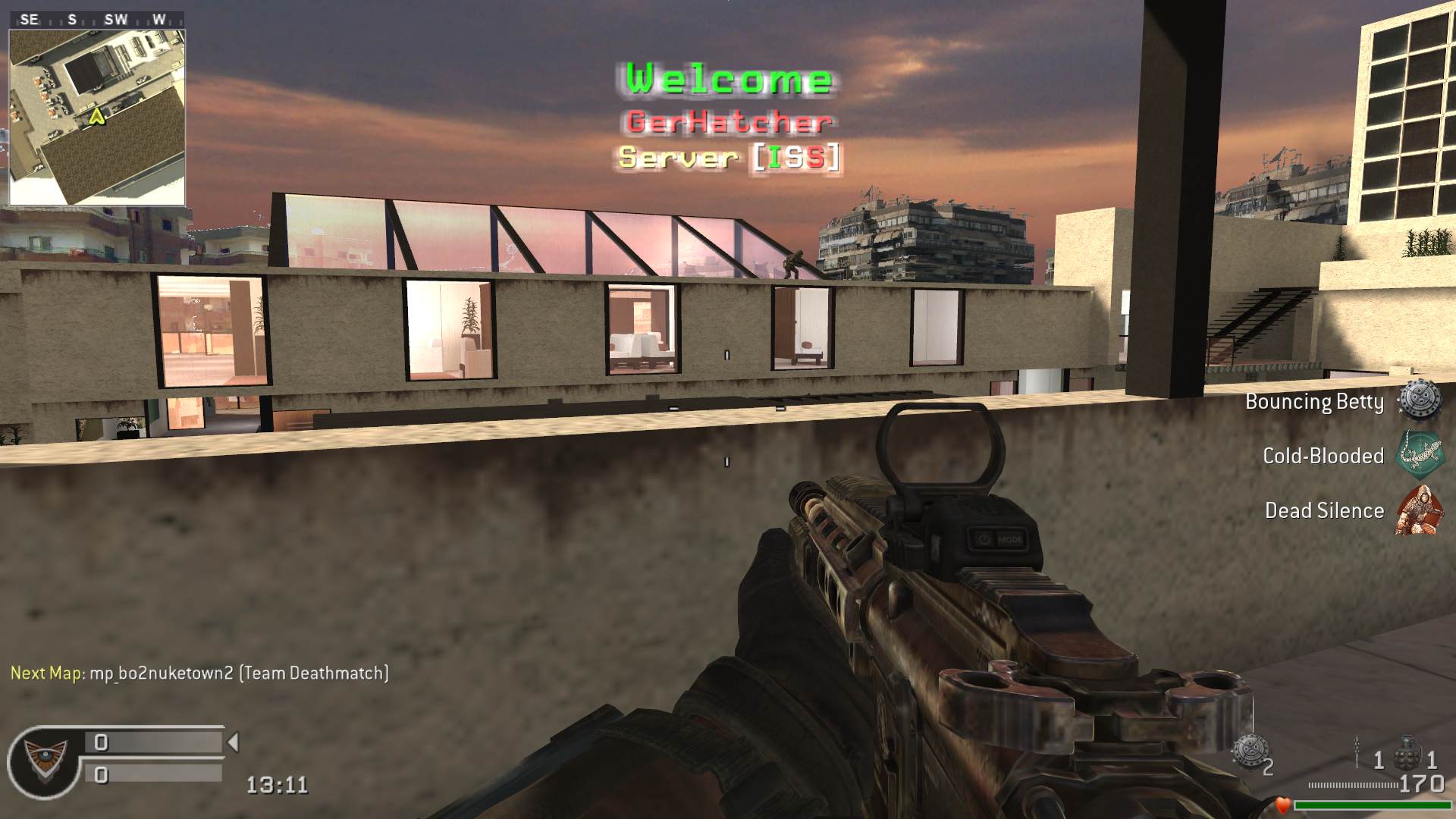Click the Cold-Blooded perk icon
Image resolution: width=1456 pixels, height=819 pixels.
(1419, 455)
